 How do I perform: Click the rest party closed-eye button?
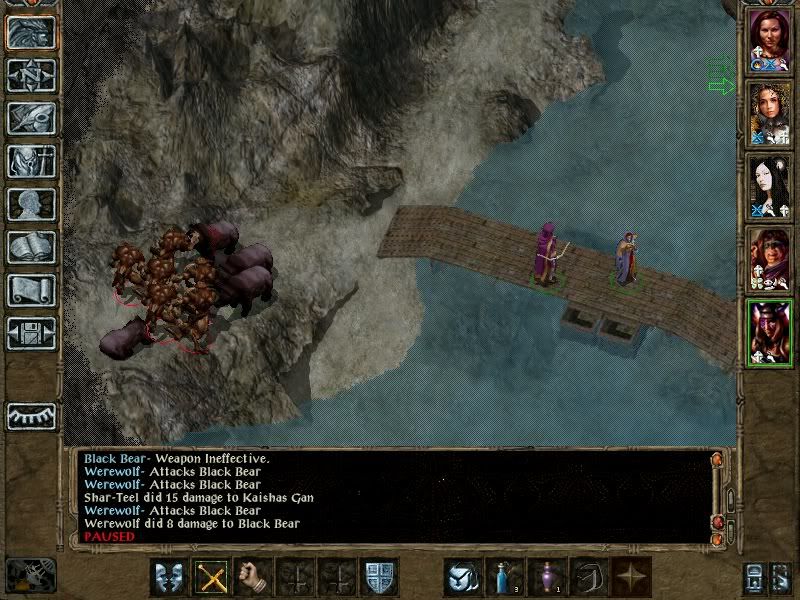31,414
